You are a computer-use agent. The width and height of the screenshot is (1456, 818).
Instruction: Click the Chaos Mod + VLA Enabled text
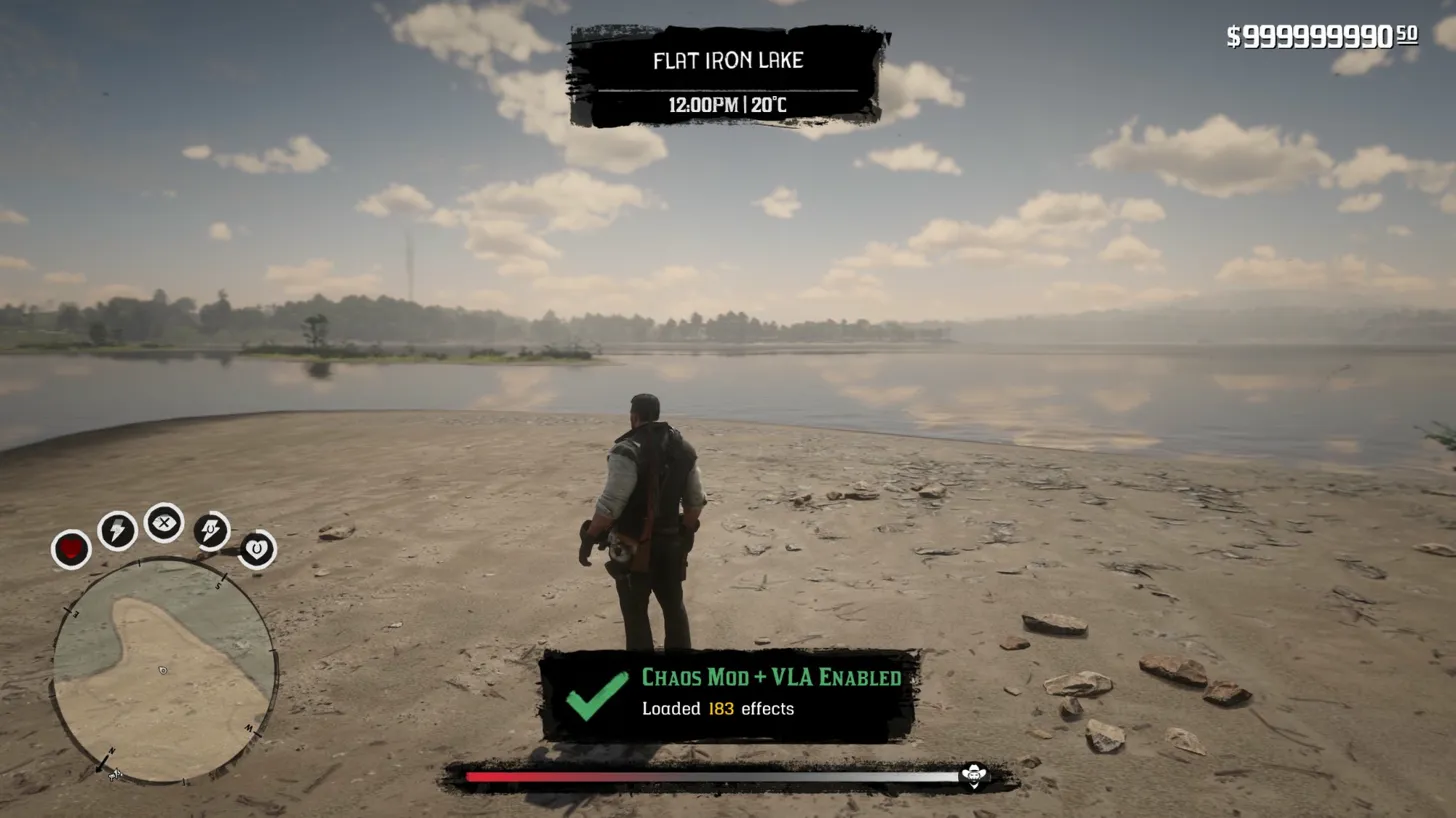click(770, 676)
